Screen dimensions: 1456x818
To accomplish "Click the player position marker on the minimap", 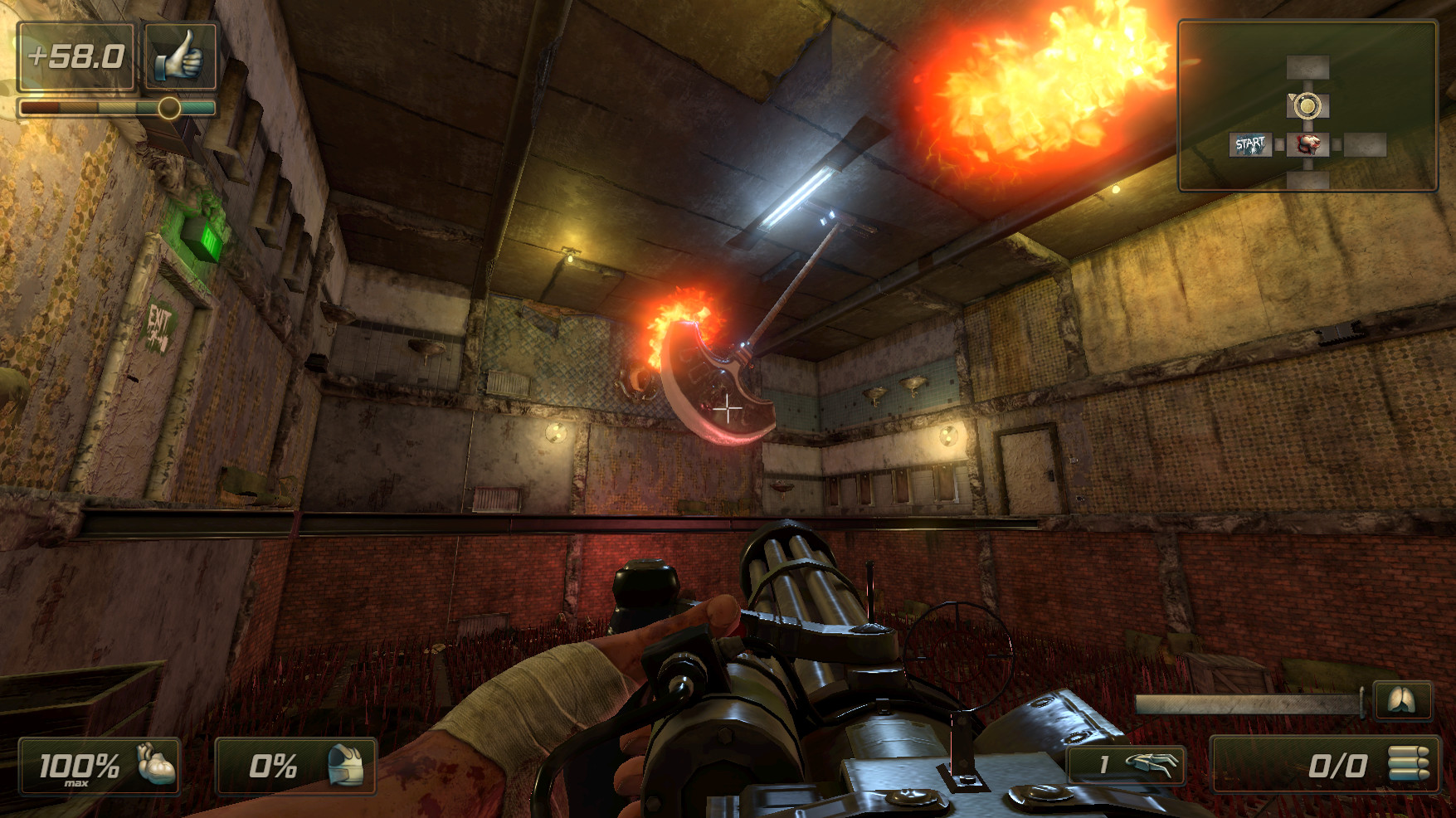I will [1308, 105].
